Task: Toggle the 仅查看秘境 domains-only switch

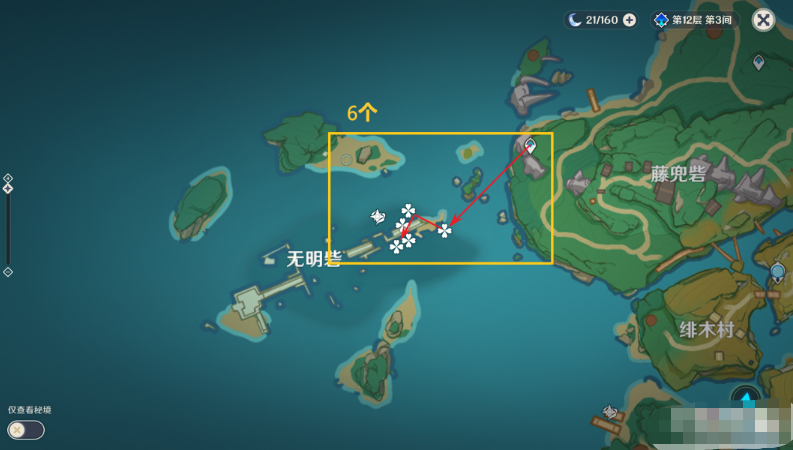Action: click(25, 430)
